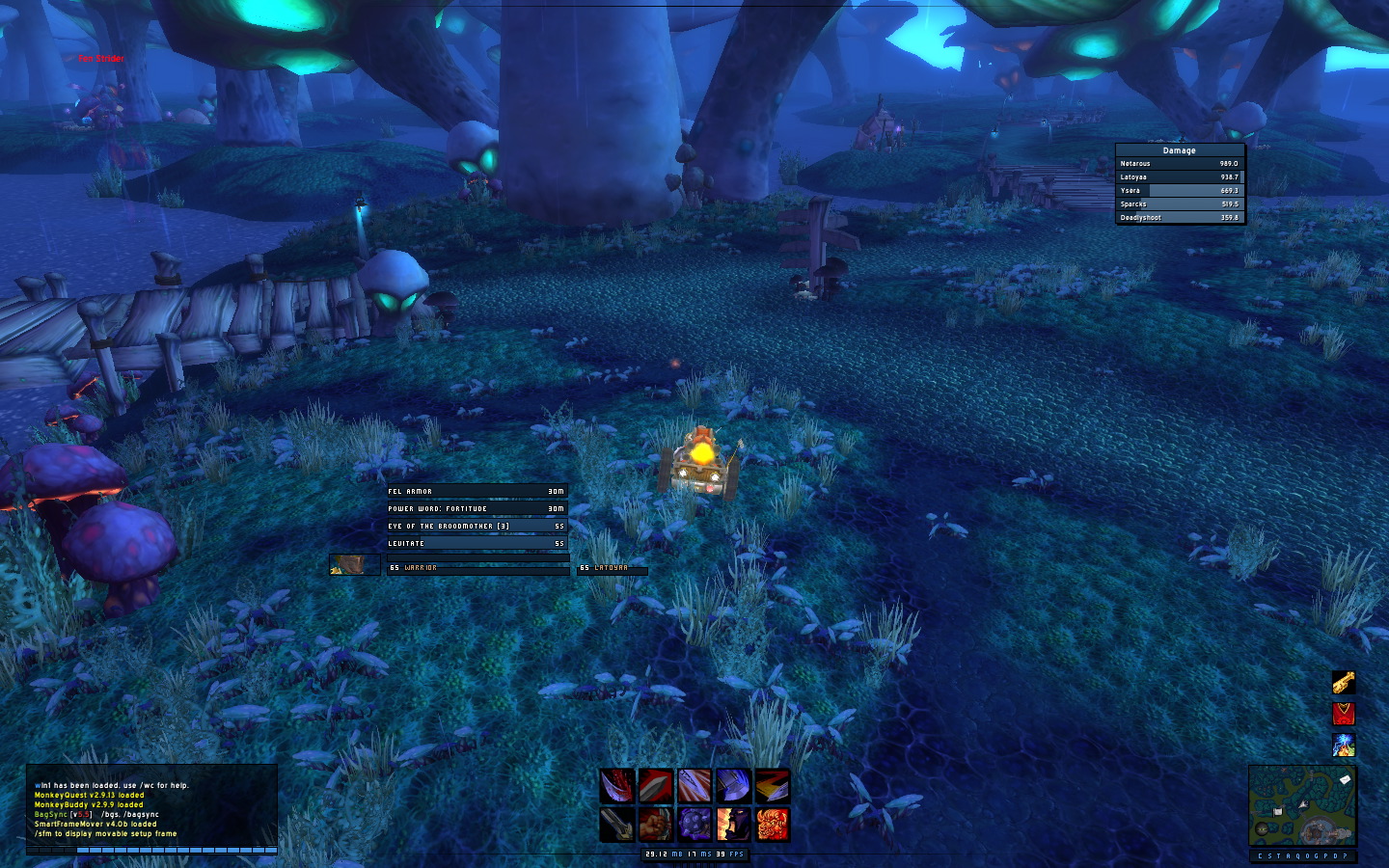The height and width of the screenshot is (868, 1389).
Task: Click the Latoyaa target frame
Action: [612, 568]
